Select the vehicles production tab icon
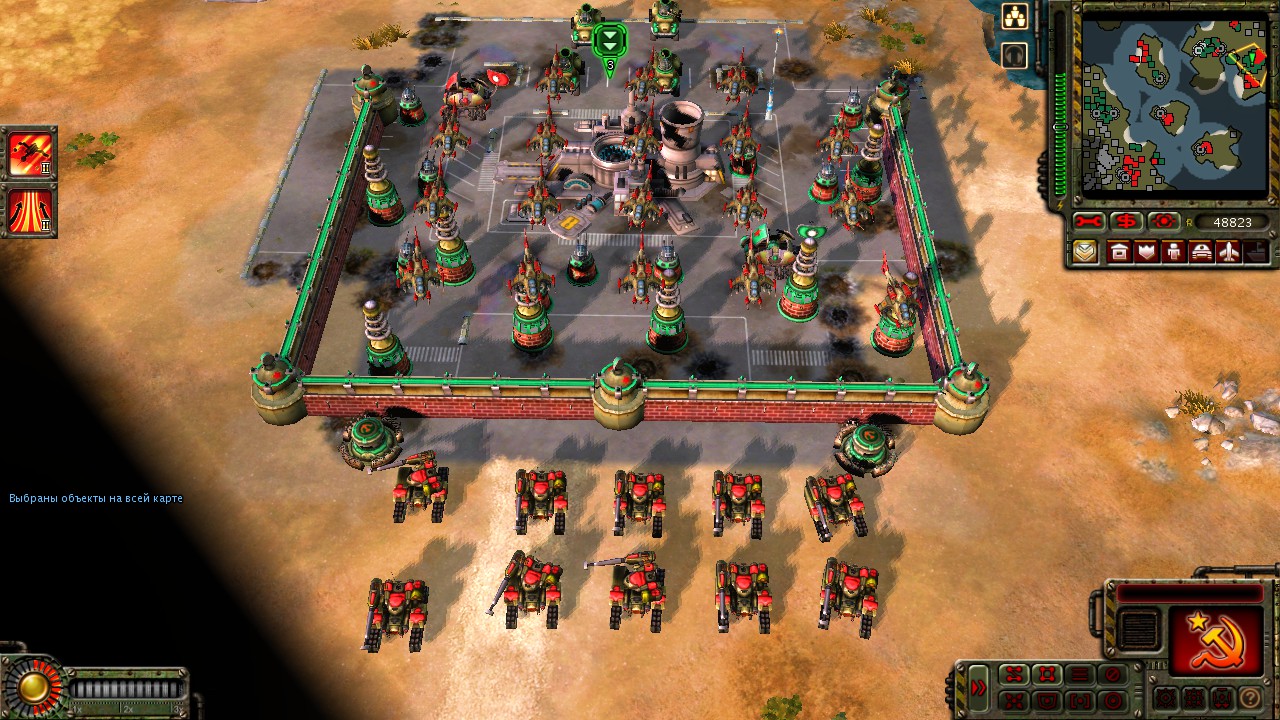Screen dimensions: 1280x720 pyautogui.click(x=1199, y=252)
